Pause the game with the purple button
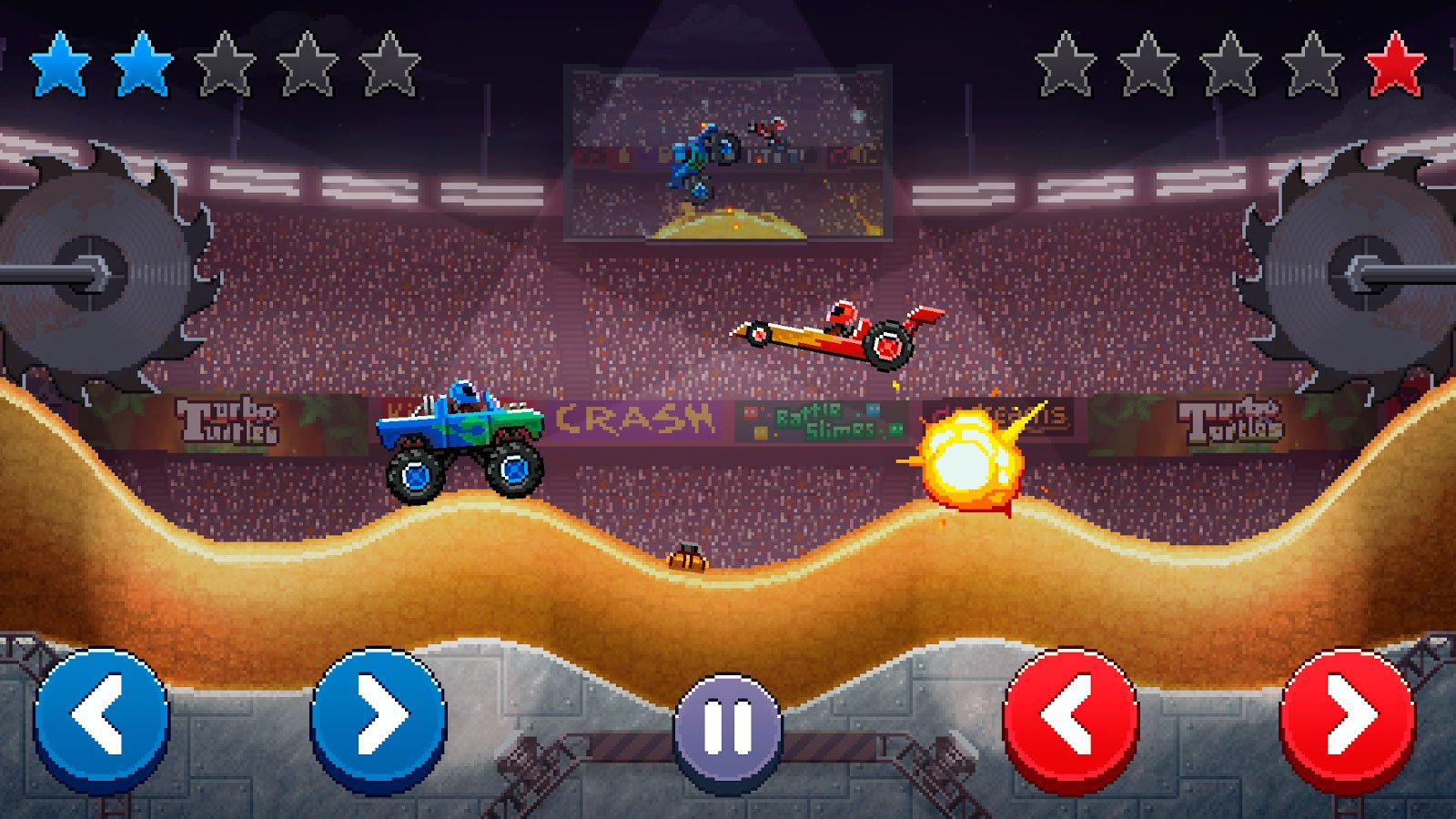The height and width of the screenshot is (819, 1456). point(728,728)
